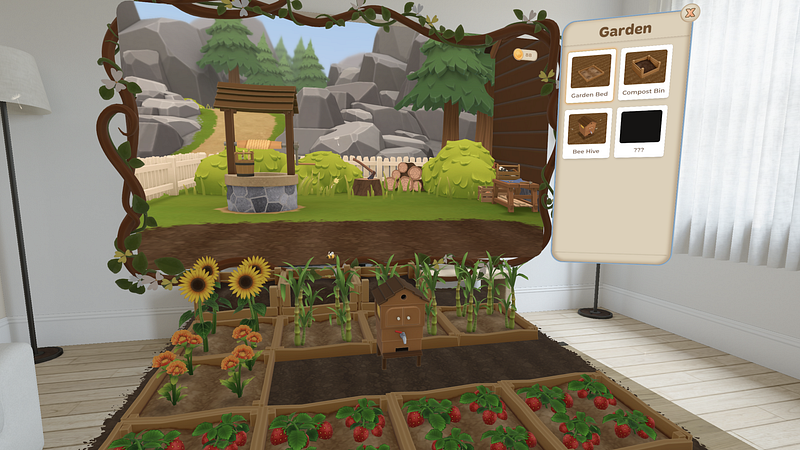Click the locked ??? mystery tile
The height and width of the screenshot is (450, 800).
coord(641,132)
